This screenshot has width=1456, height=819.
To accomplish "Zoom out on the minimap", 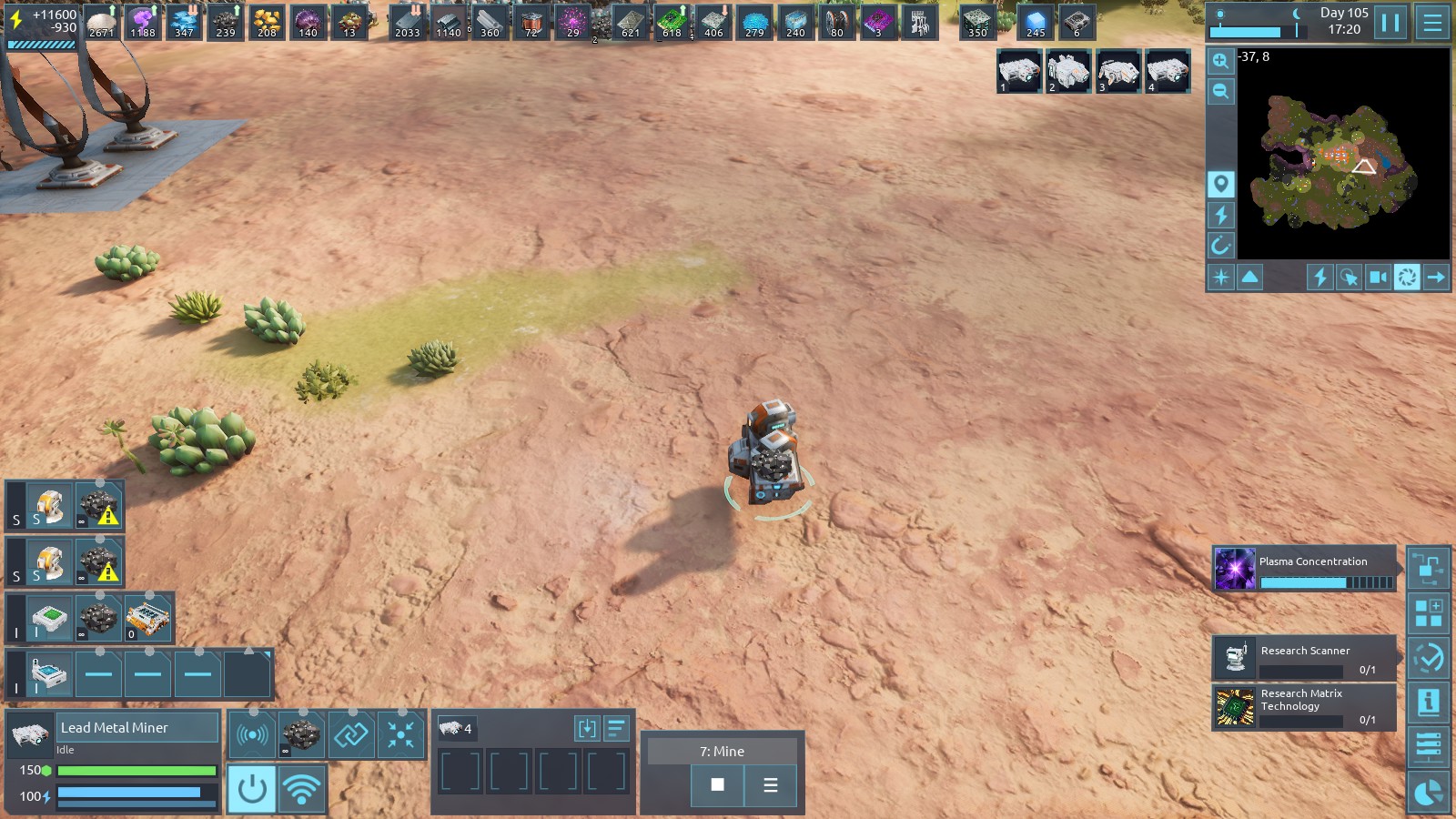I will tap(1220, 91).
